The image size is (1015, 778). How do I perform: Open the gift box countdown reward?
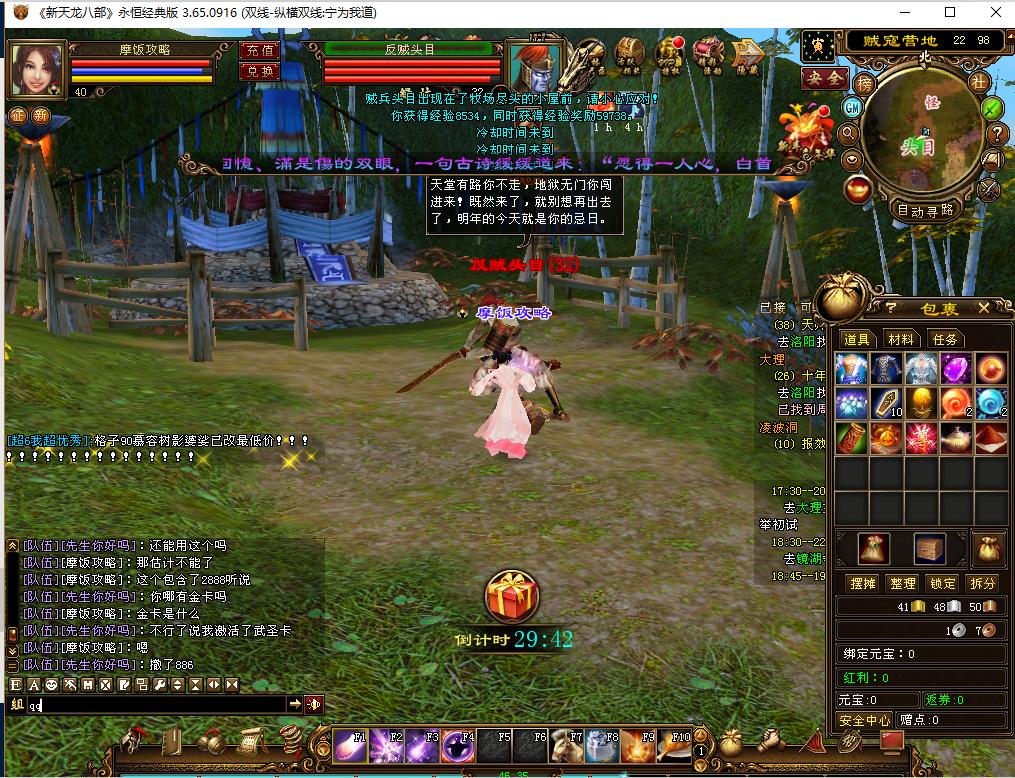[512, 596]
